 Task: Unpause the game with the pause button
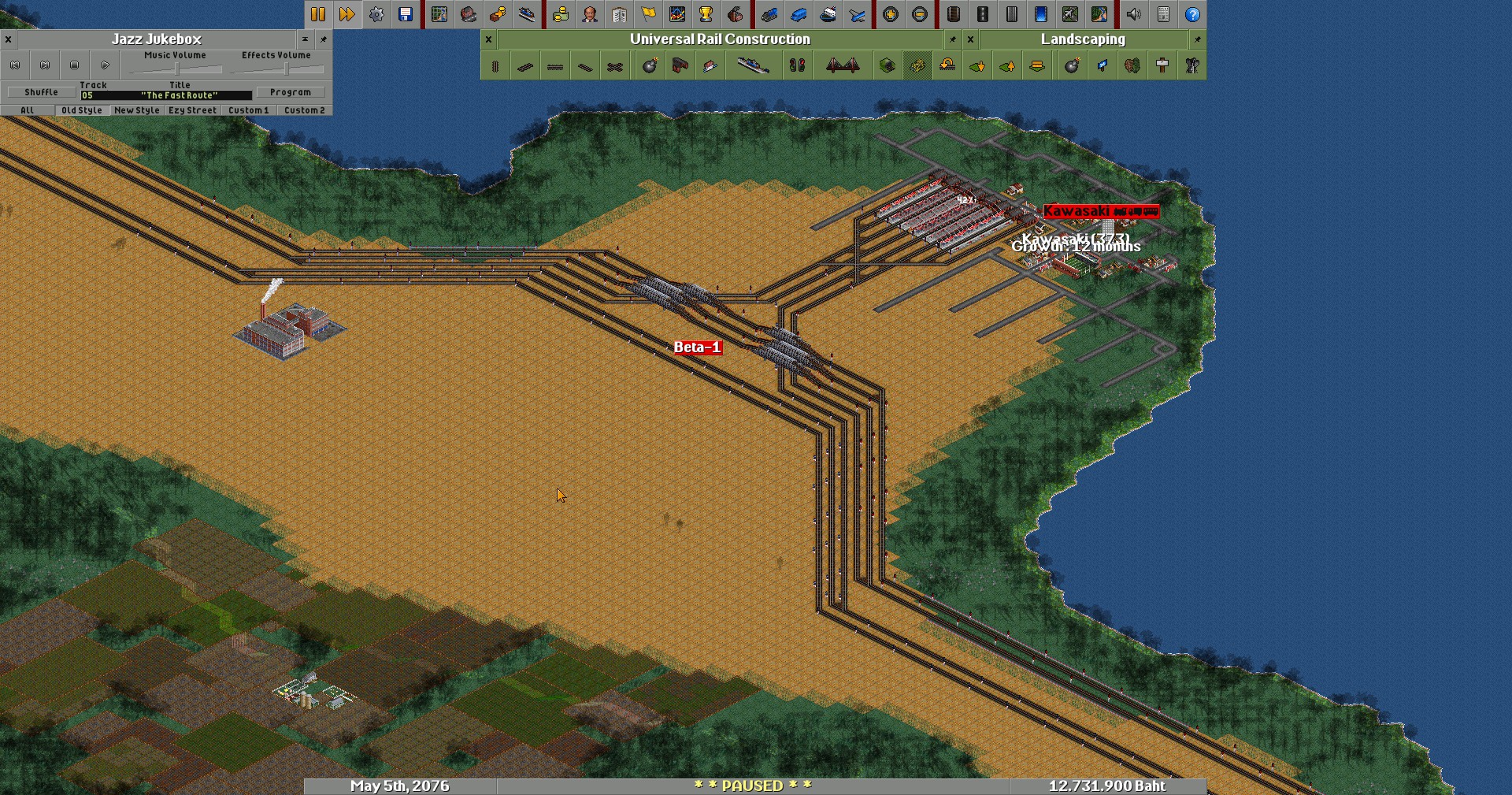coord(318,14)
